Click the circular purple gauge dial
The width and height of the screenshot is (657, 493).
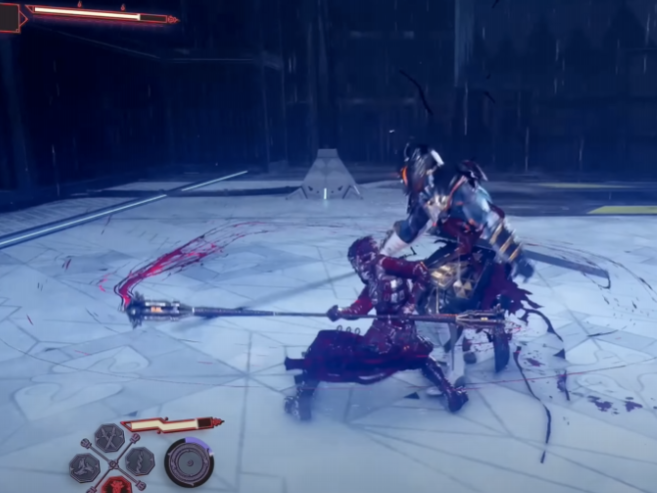click(188, 463)
